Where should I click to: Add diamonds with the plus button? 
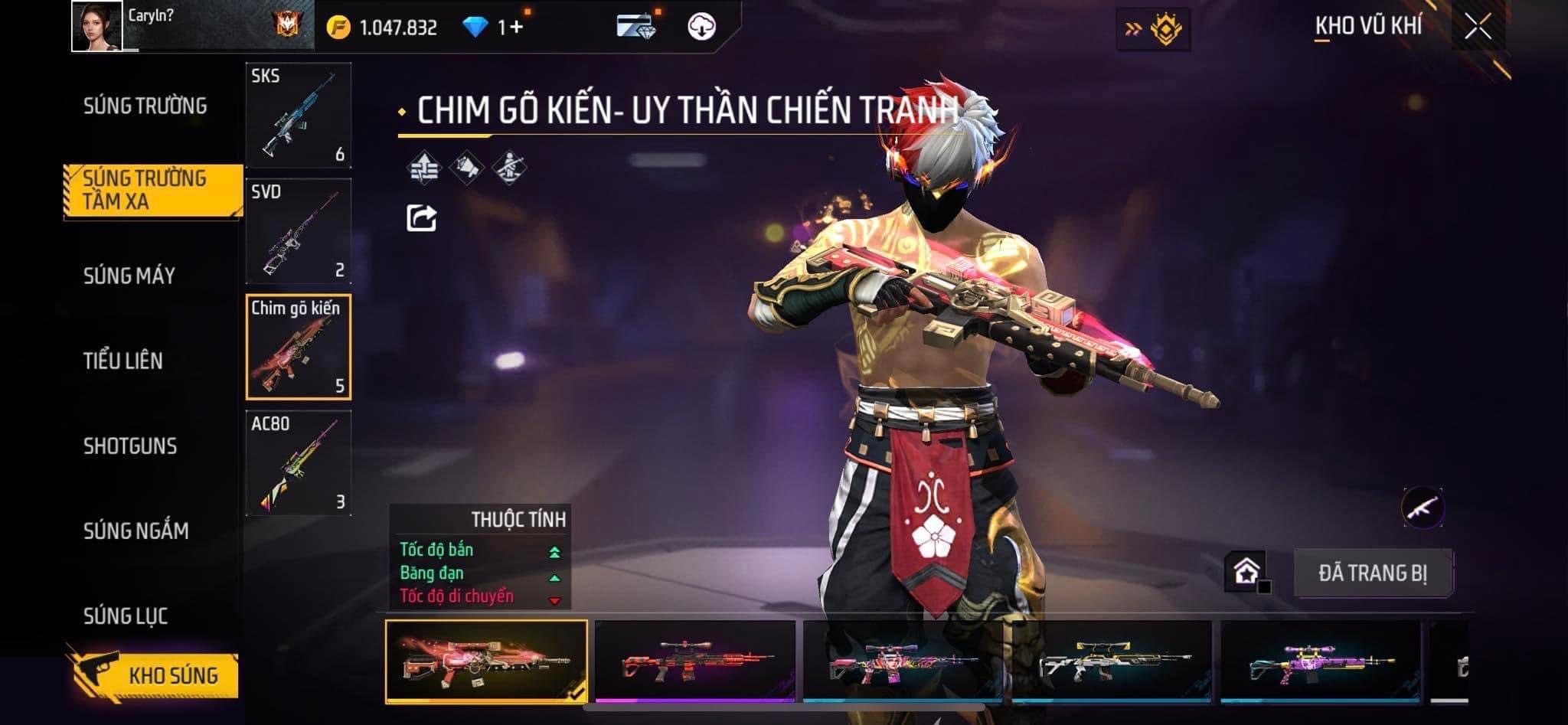pos(517,28)
